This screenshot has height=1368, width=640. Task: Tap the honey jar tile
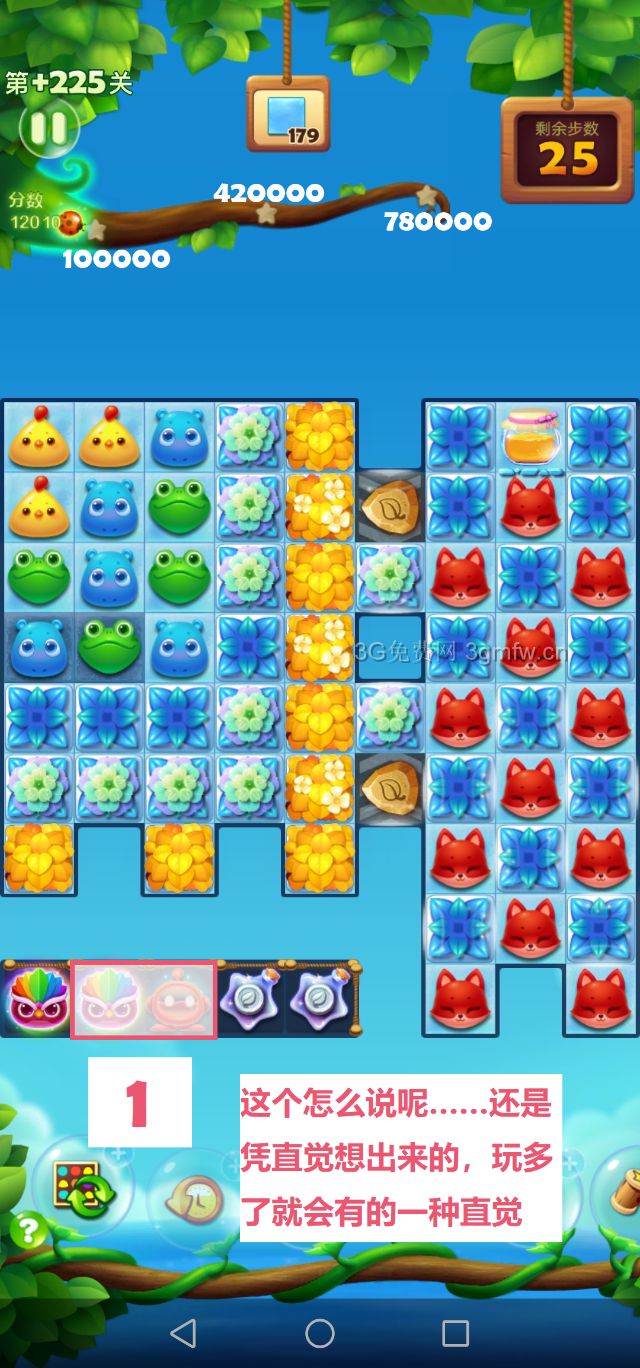(532, 436)
